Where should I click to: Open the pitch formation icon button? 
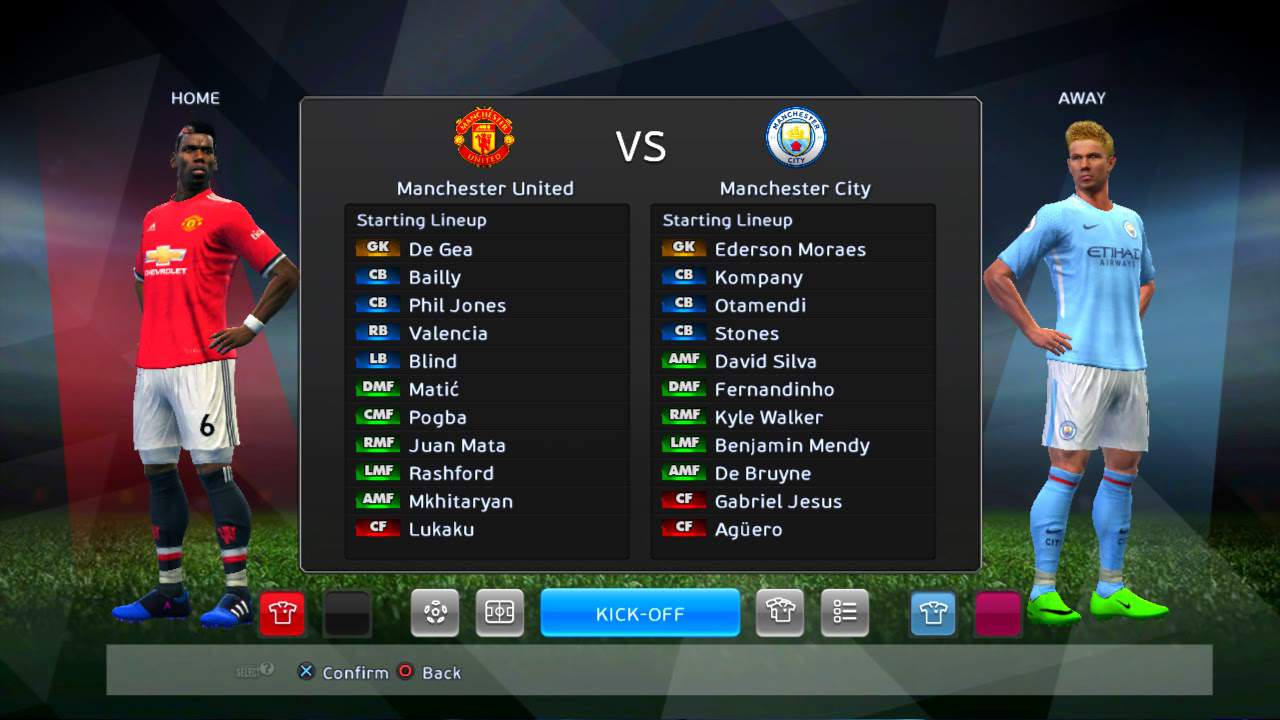[499, 613]
